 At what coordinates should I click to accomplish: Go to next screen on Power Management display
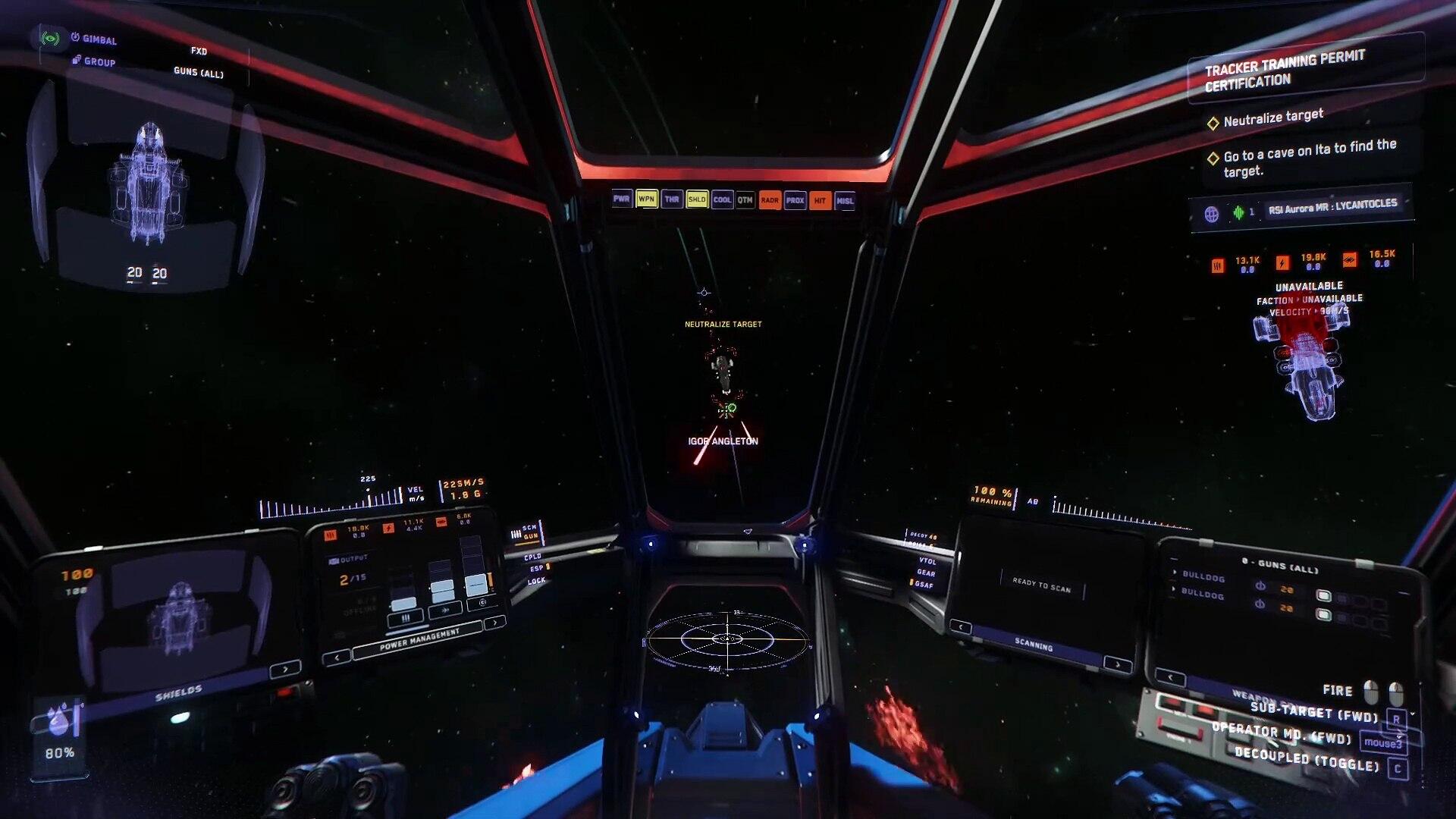coord(494,623)
